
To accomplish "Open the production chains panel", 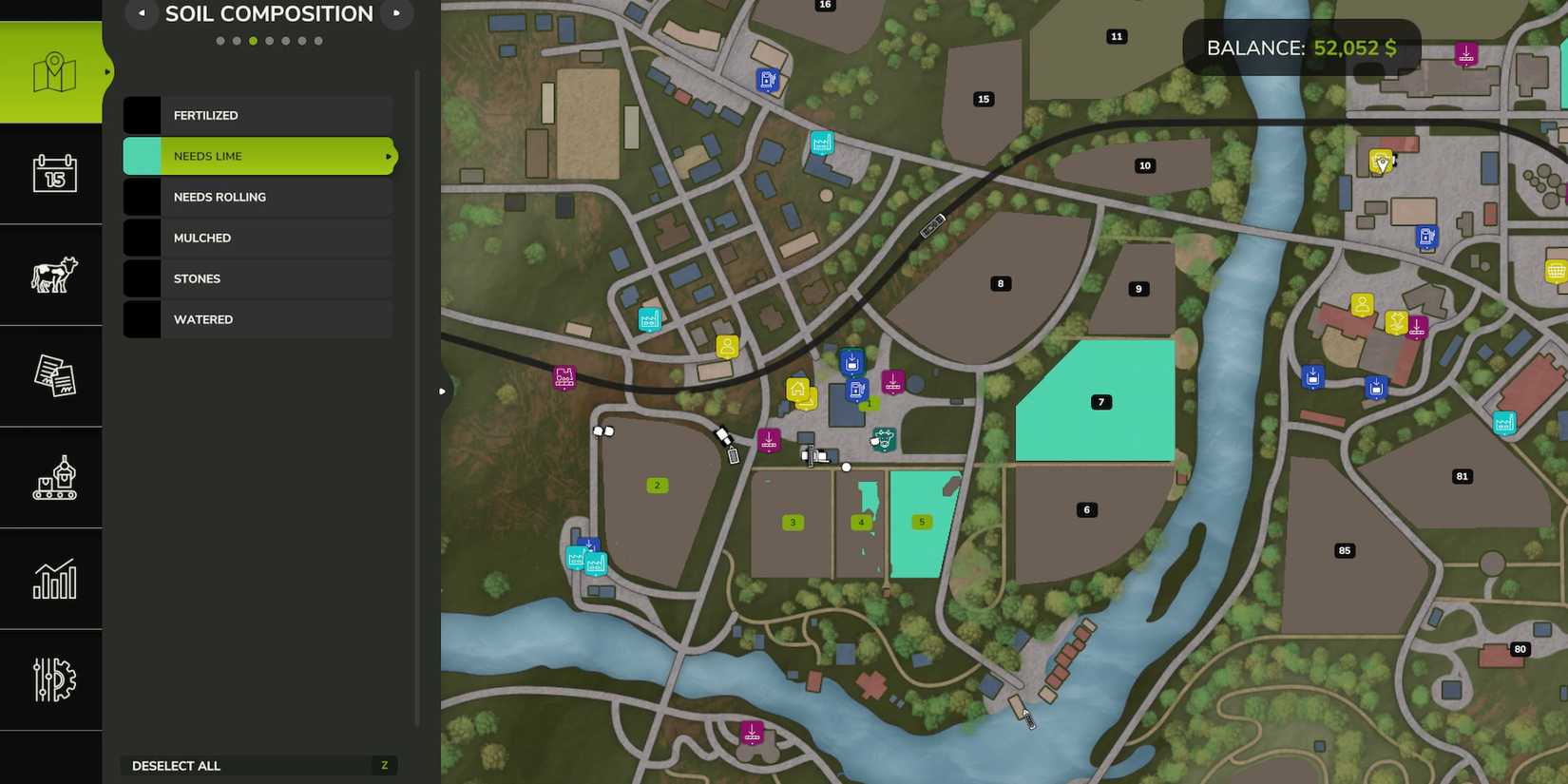I will (x=52, y=477).
